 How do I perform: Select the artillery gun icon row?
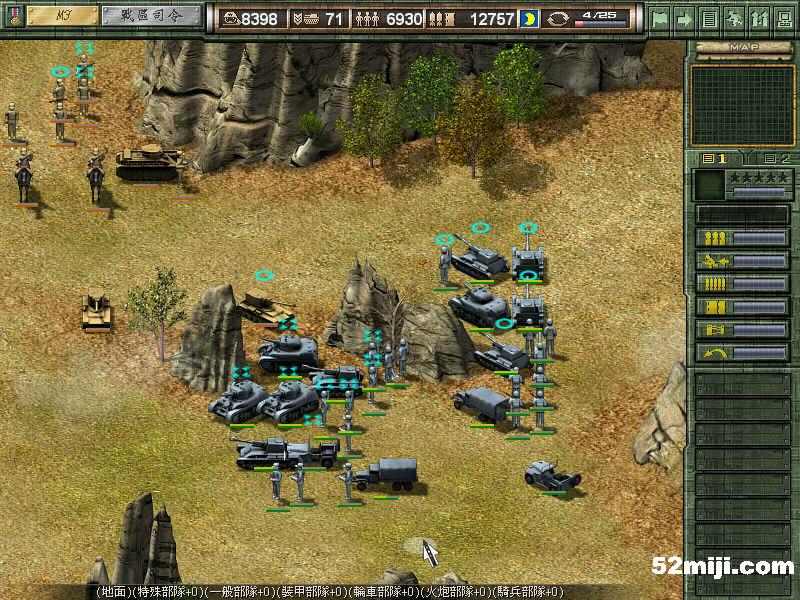742,261
